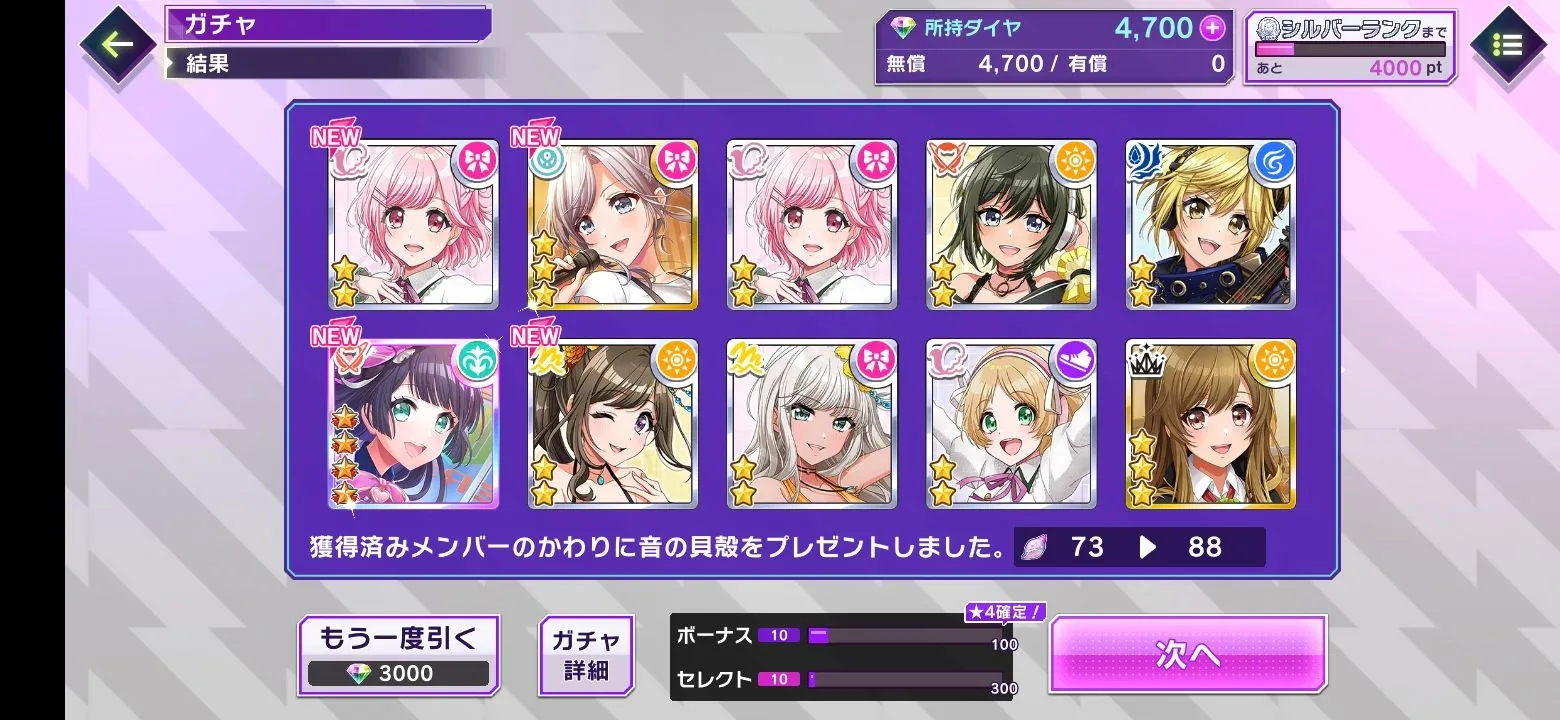1560x720 pixels.
Task: Choose the white-haired tanned girl card
Action: point(811,425)
